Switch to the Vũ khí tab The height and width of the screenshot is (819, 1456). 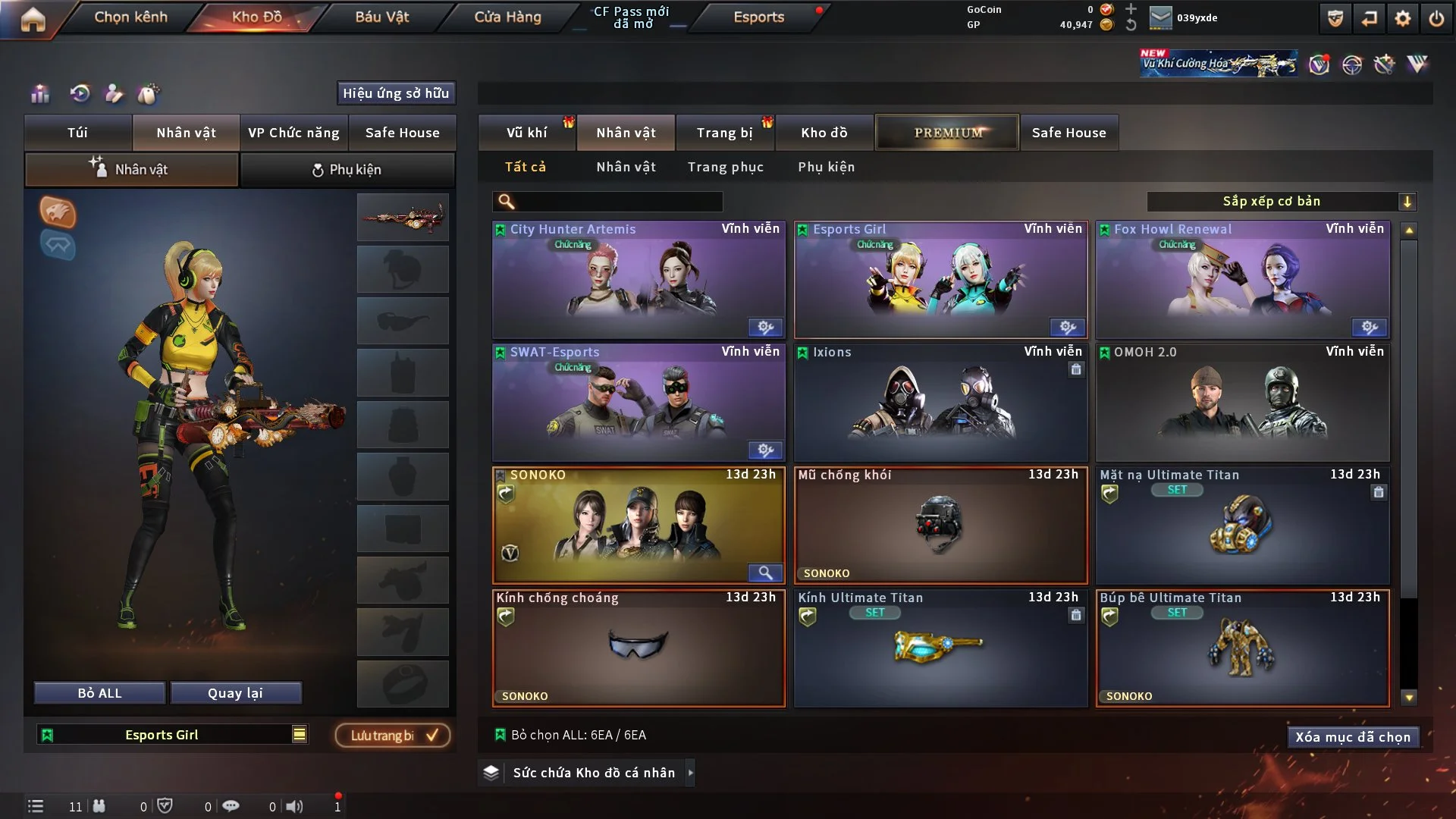[526, 133]
